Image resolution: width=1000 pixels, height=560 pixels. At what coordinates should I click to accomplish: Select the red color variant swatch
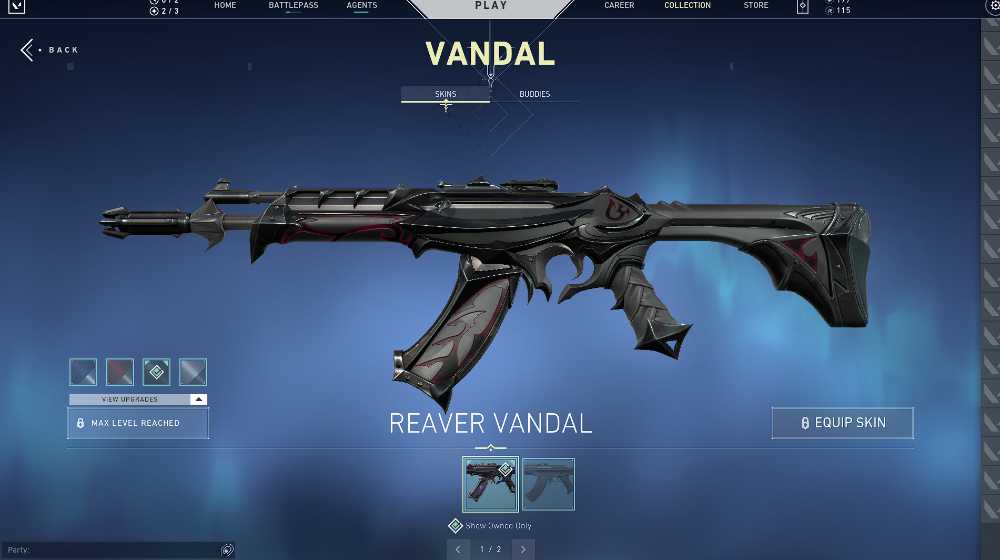120,372
